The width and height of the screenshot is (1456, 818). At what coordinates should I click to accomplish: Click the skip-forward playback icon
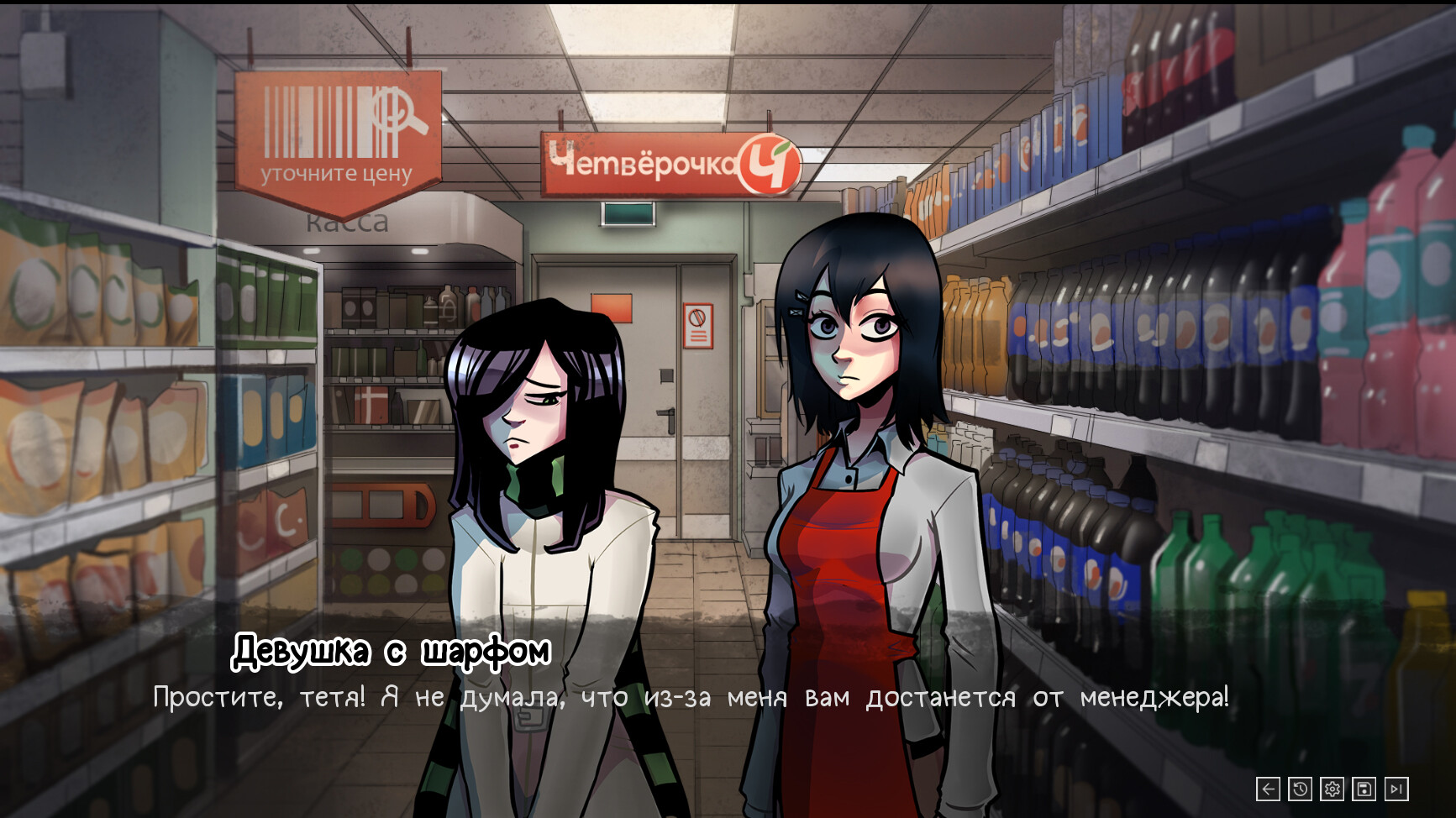tap(1396, 789)
